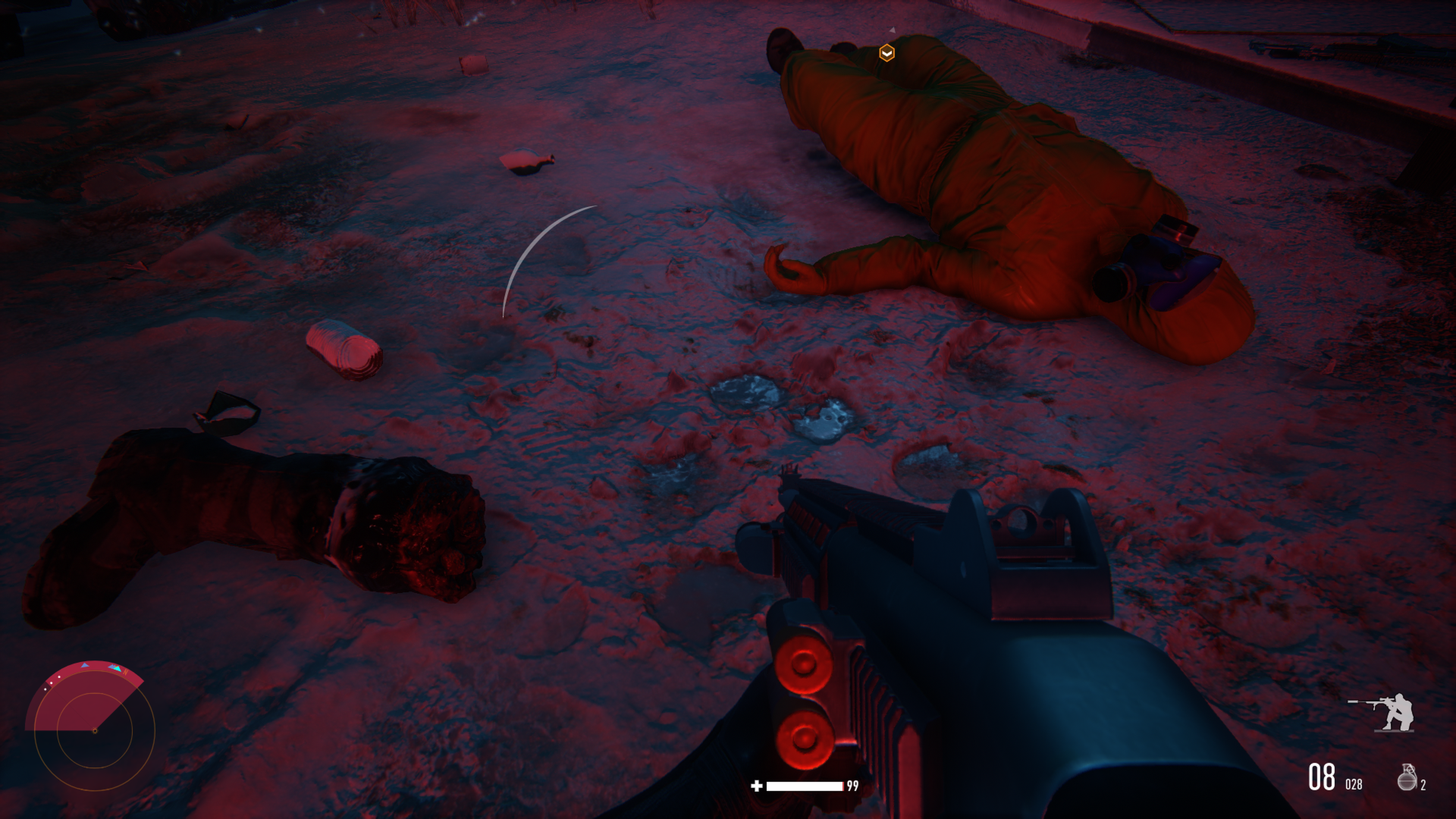
Task: Click the white health bar slider
Action: (x=804, y=785)
